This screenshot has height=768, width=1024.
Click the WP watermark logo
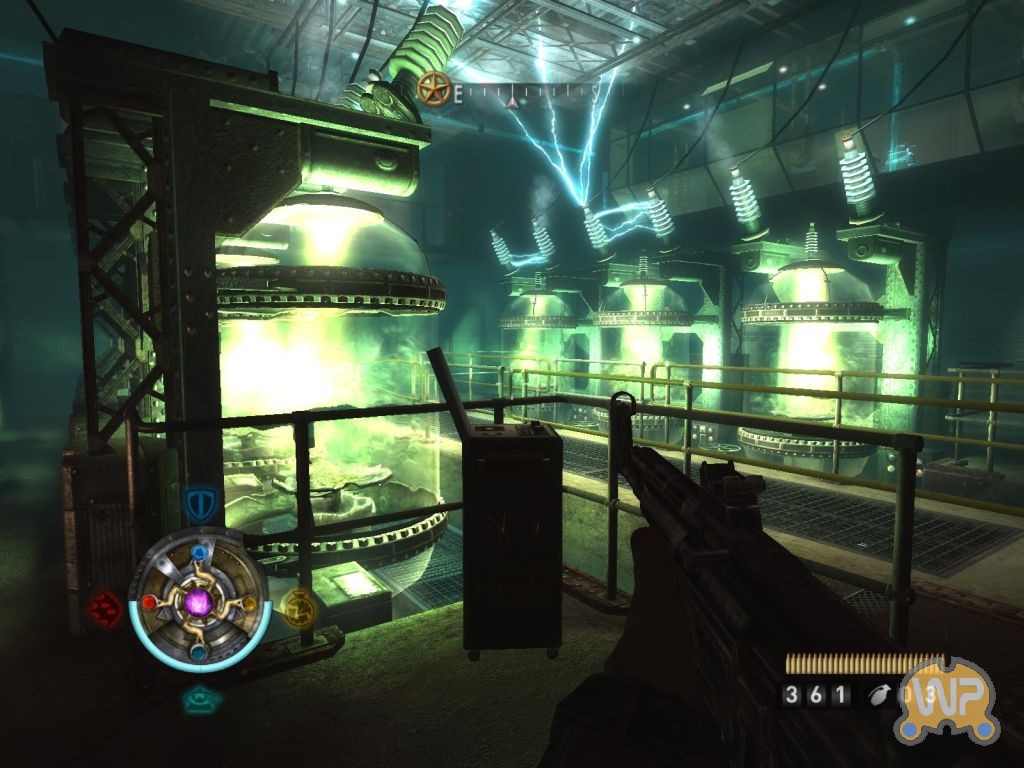coord(948,700)
